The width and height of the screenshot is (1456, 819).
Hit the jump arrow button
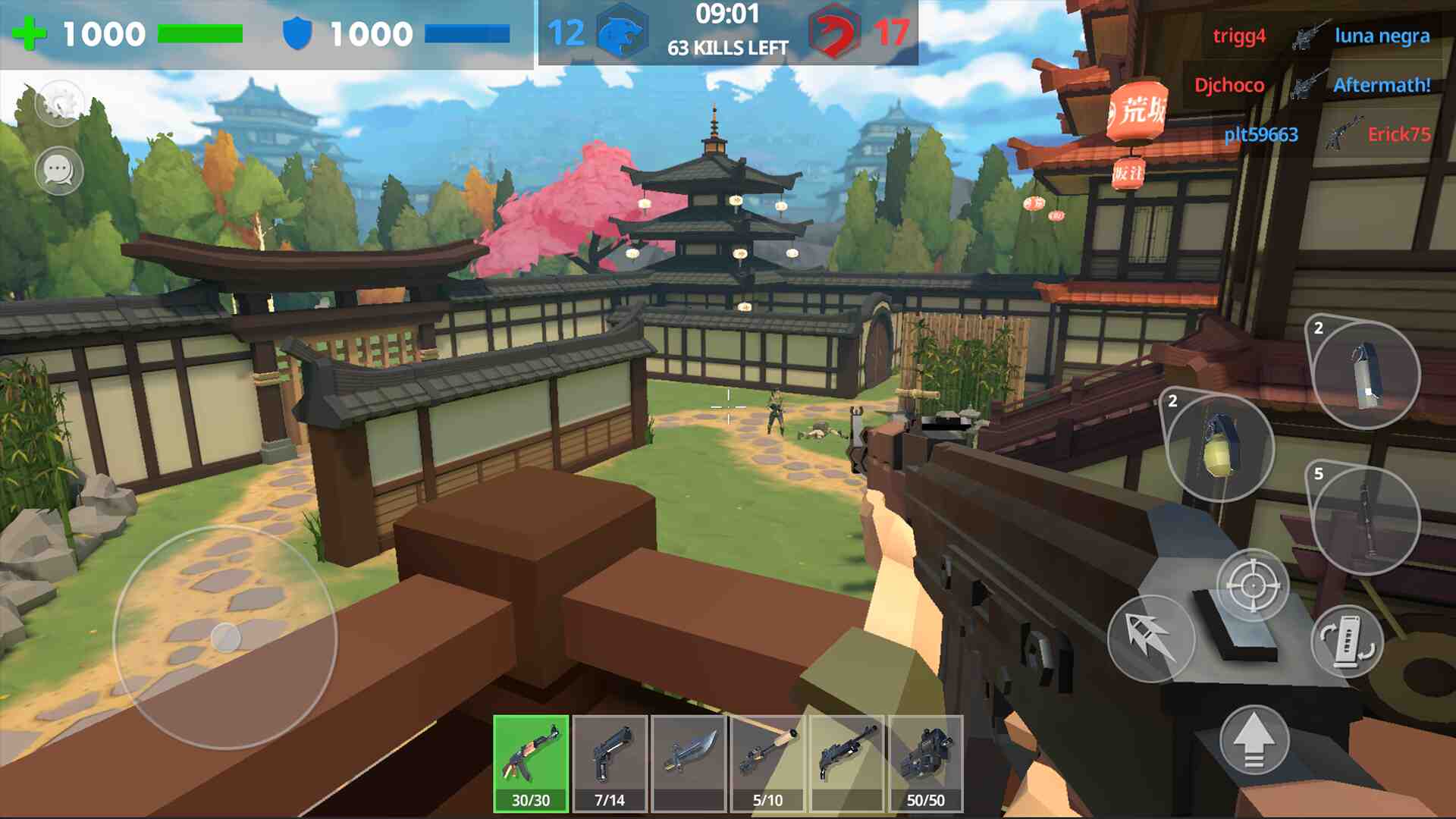[1254, 740]
